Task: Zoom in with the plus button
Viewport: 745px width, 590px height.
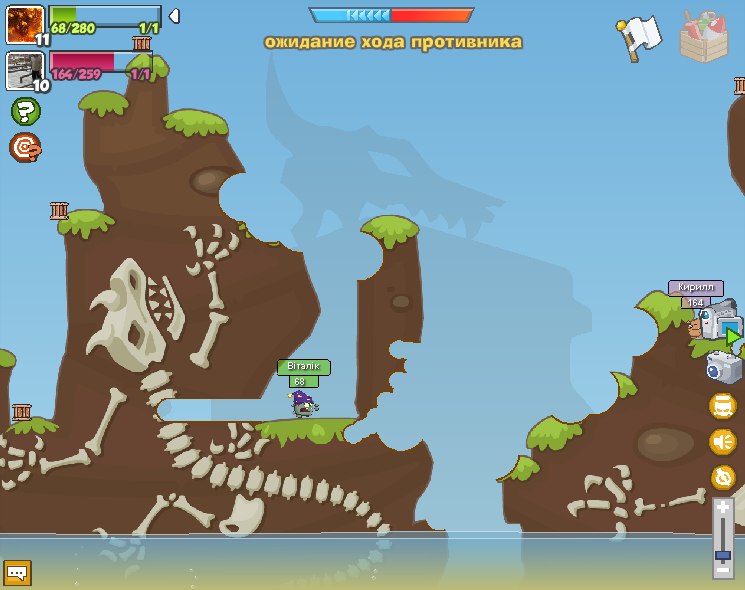Action: coord(722,508)
